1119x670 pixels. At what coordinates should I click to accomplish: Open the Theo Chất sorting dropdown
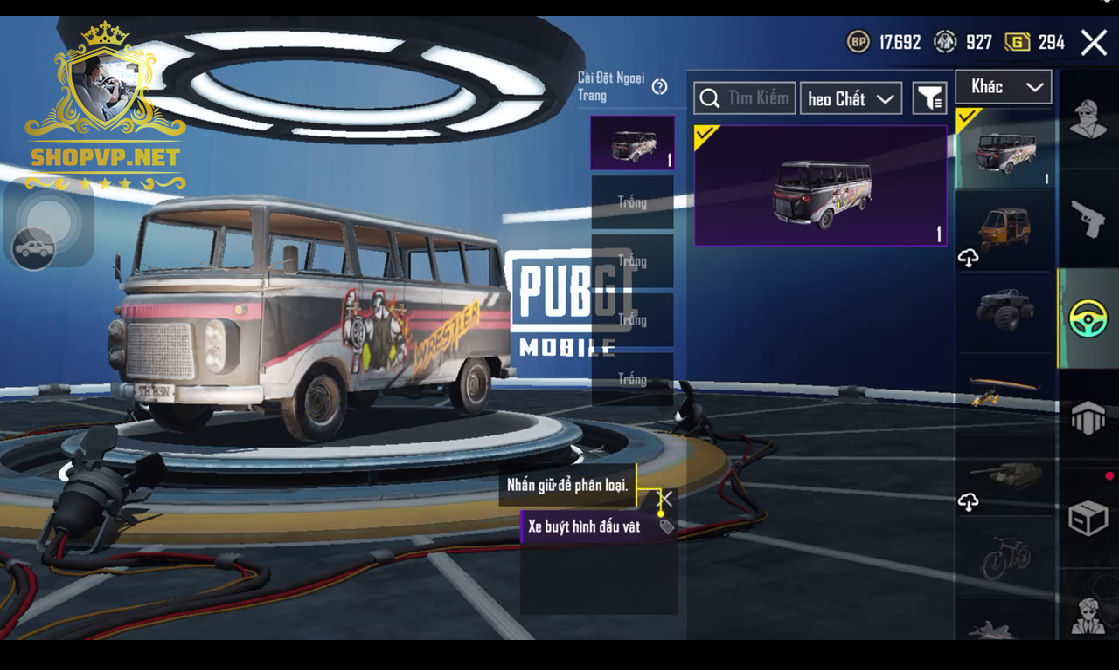[850, 98]
